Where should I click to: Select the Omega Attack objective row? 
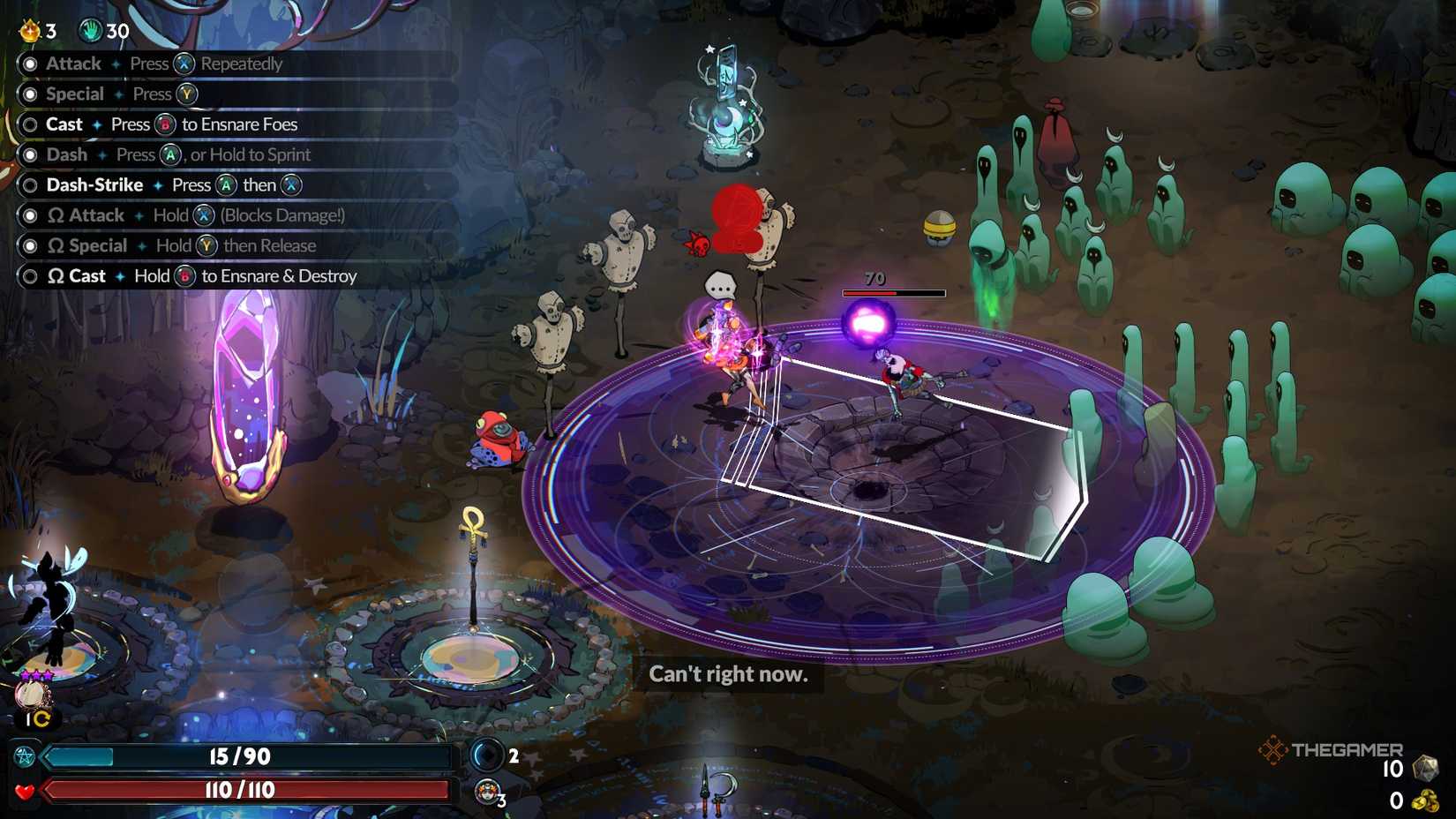coord(195,215)
